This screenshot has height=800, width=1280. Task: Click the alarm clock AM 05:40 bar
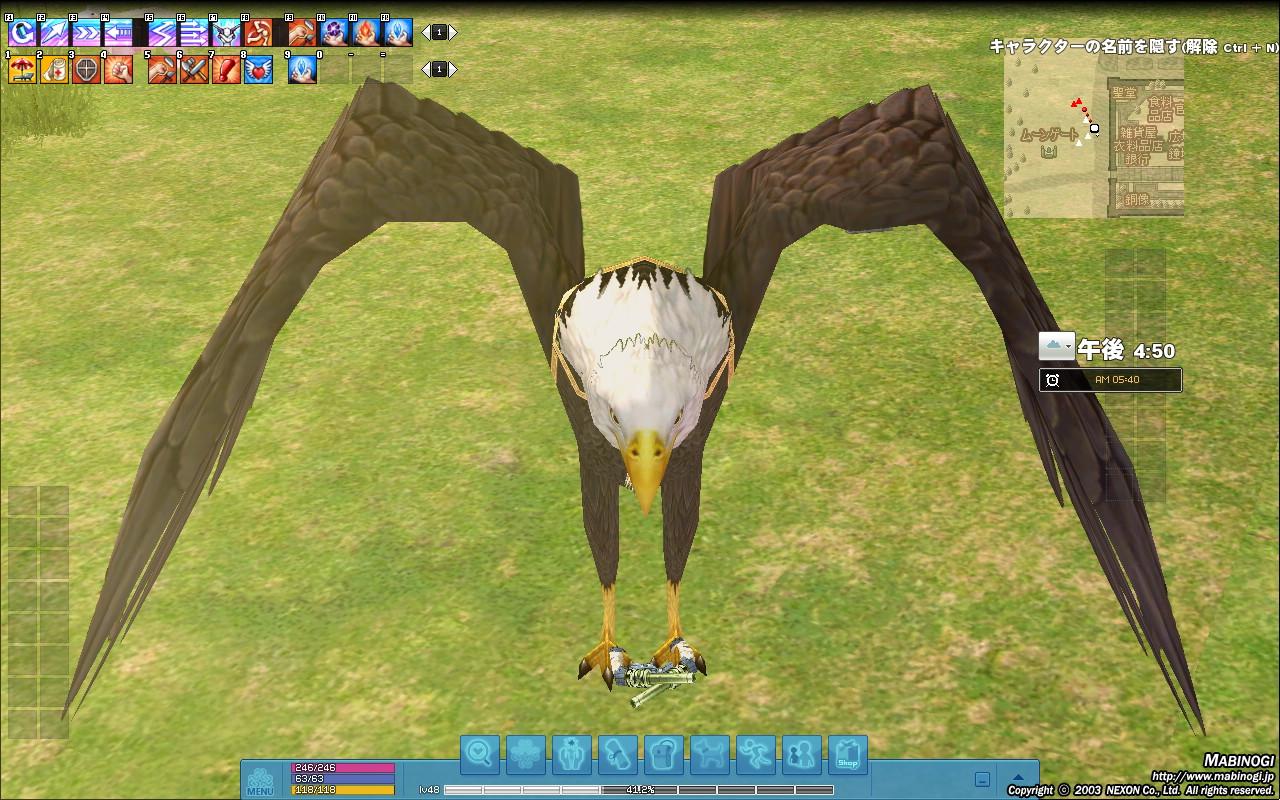coord(1110,380)
